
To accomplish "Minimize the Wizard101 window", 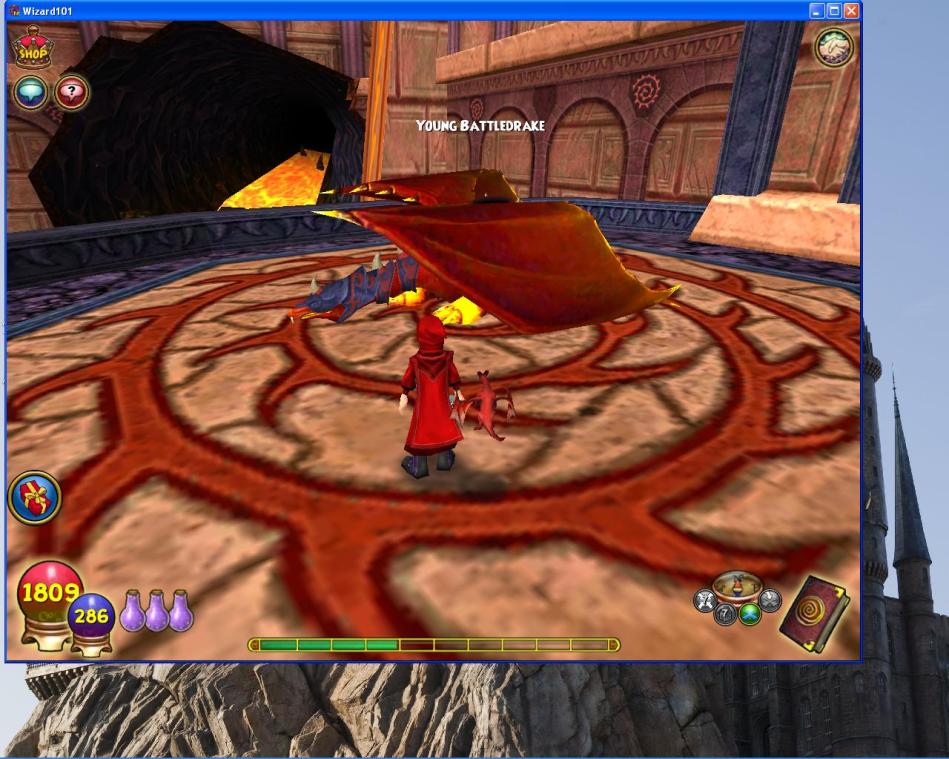I will (x=817, y=10).
